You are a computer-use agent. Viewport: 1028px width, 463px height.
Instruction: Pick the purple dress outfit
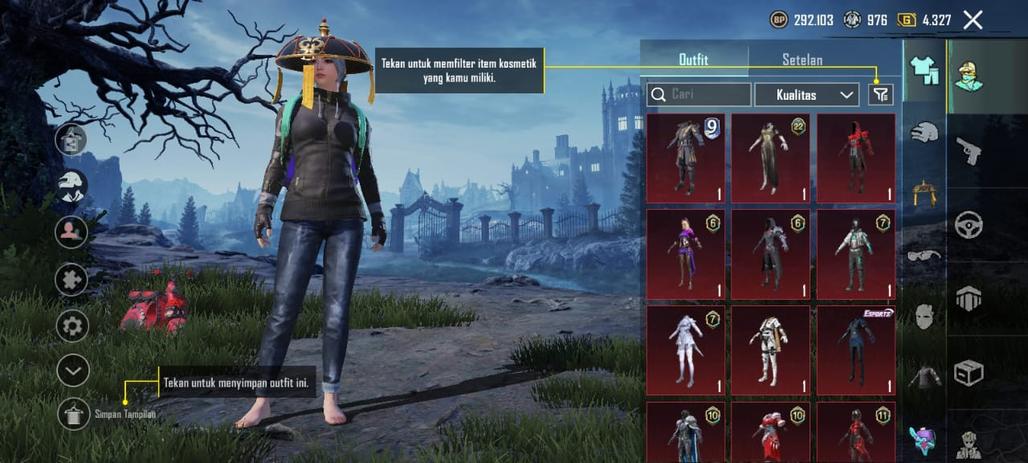click(685, 254)
